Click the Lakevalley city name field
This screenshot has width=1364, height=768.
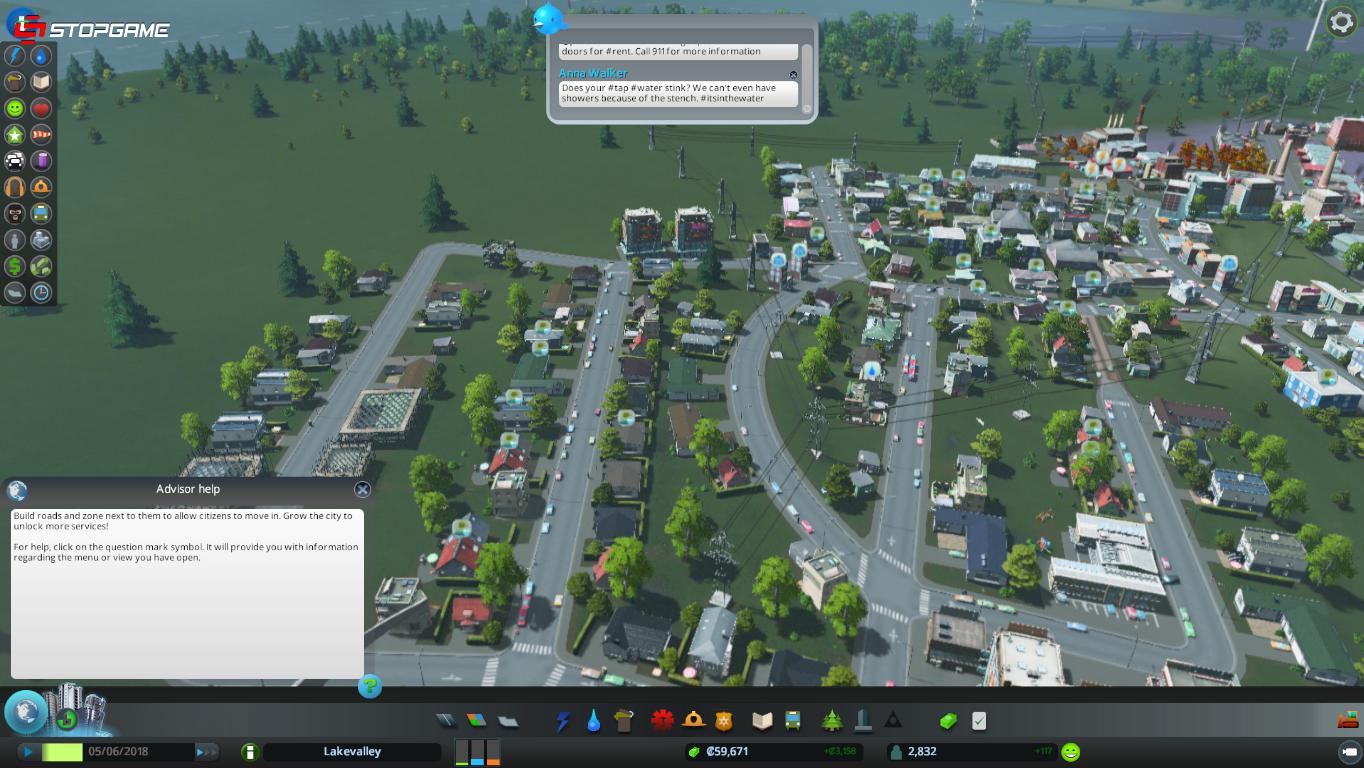[x=350, y=750]
